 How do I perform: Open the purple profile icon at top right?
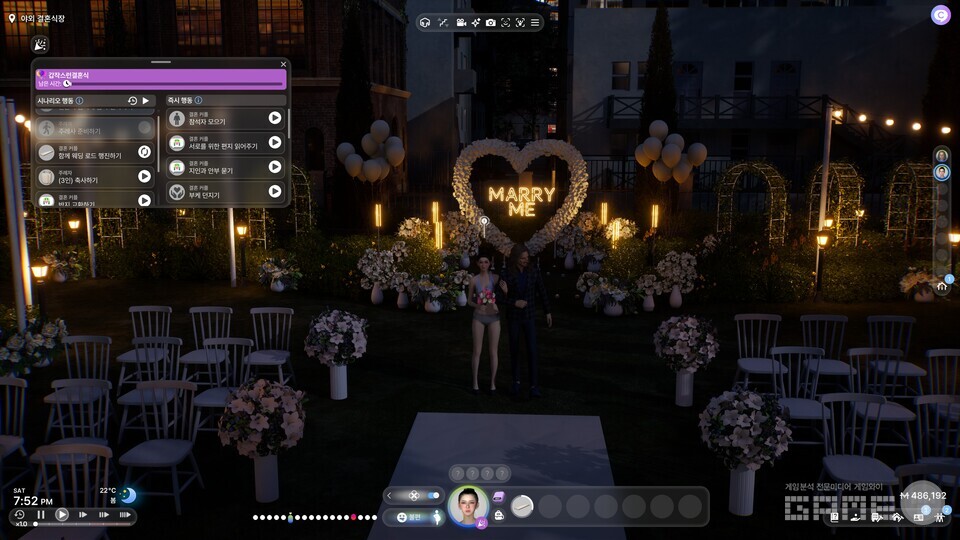940,14
